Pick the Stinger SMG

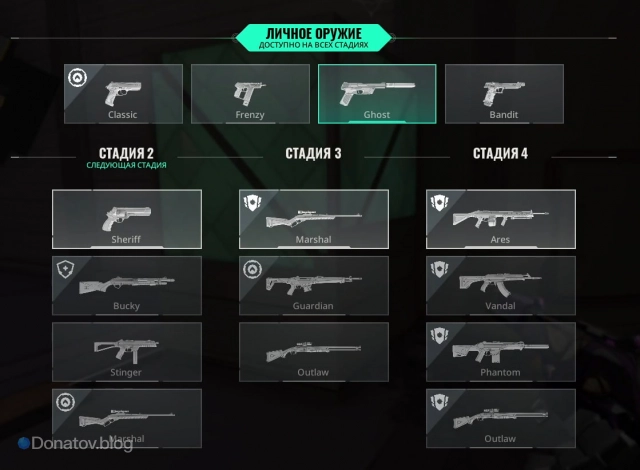point(127,351)
